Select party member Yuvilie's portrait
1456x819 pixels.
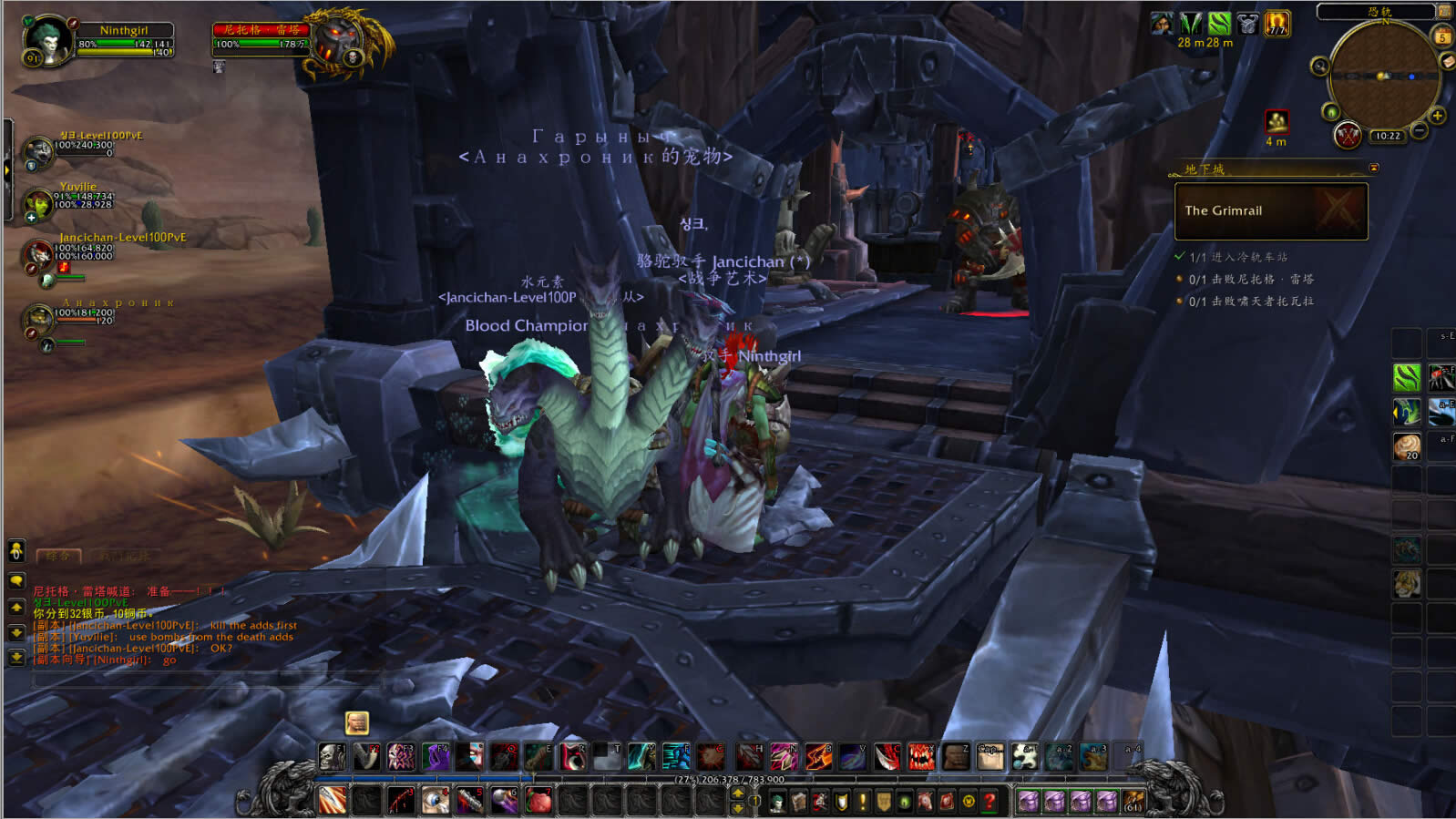pos(37,204)
